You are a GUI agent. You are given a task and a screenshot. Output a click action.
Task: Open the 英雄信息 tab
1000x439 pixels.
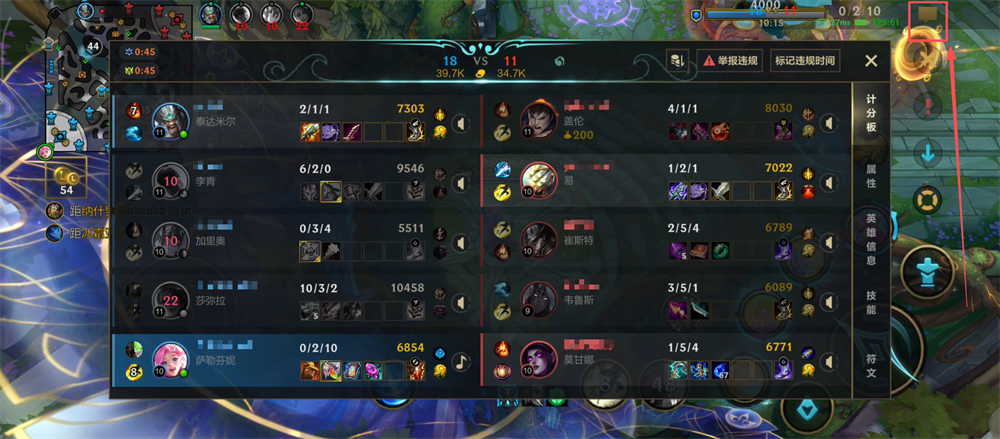pyautogui.click(x=871, y=239)
